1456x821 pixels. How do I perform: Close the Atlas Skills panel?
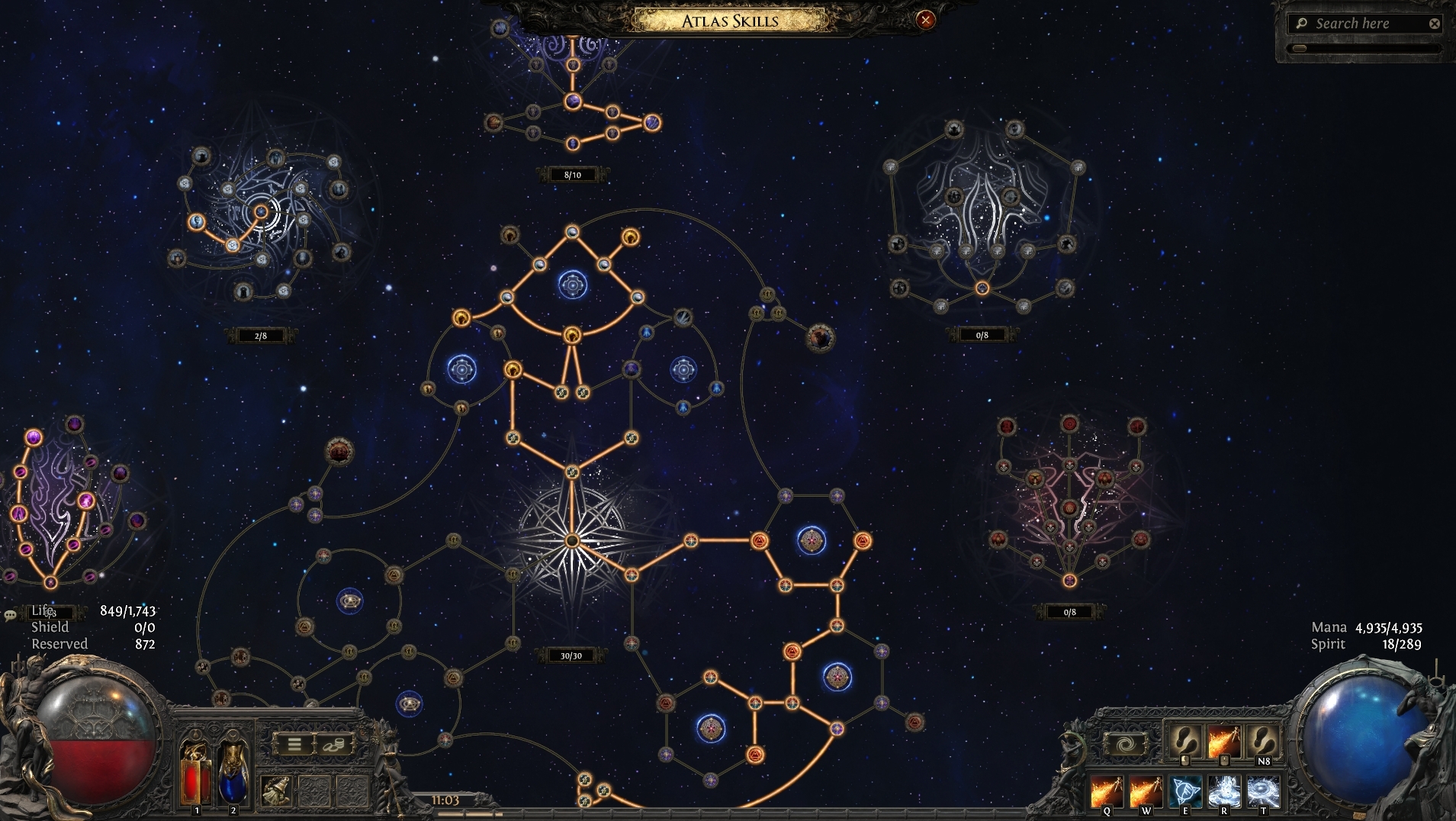click(925, 21)
